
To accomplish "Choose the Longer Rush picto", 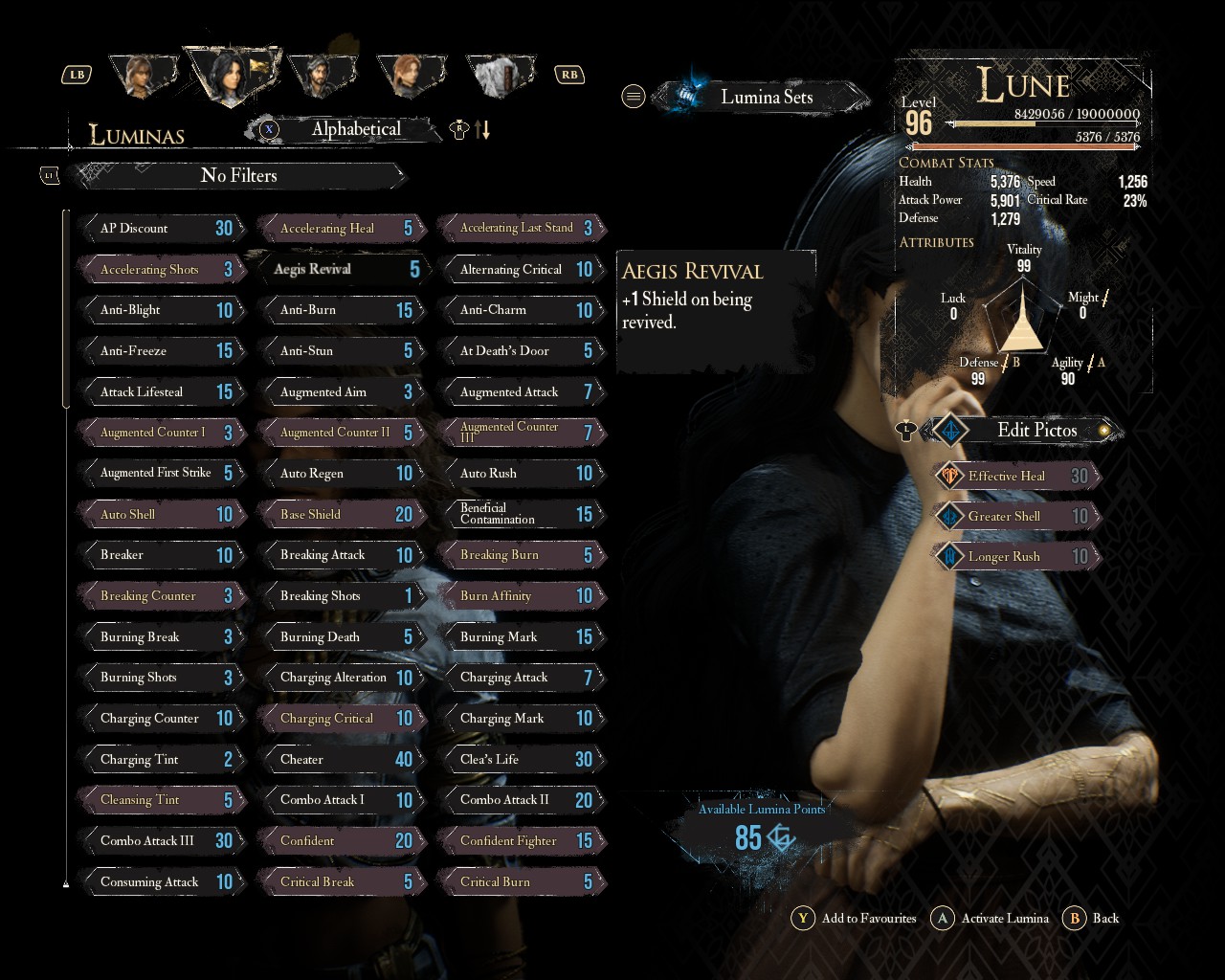I will 1016,557.
